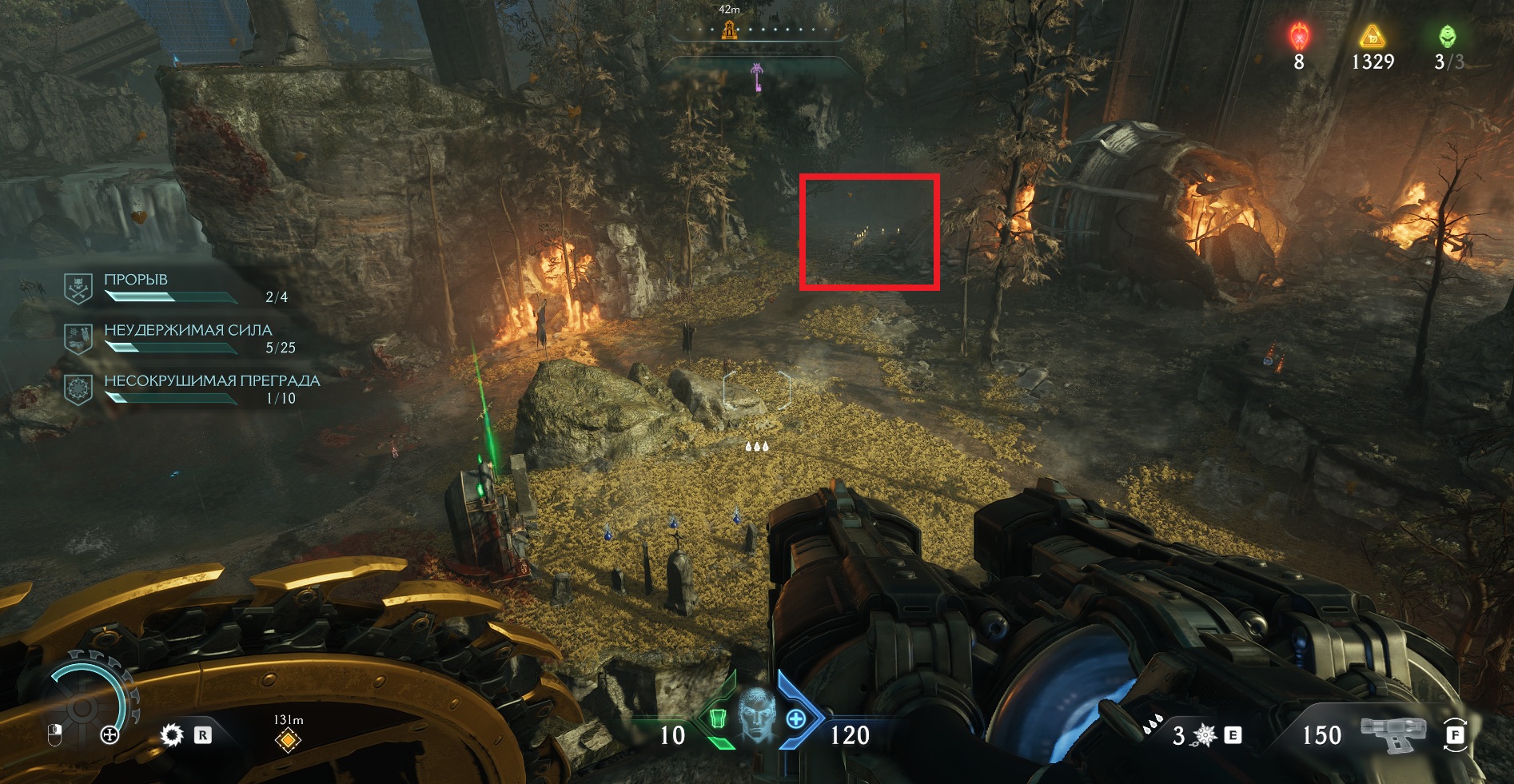Select the equipped weapon icon
This screenshot has width=1514, height=784.
click(x=1392, y=734)
